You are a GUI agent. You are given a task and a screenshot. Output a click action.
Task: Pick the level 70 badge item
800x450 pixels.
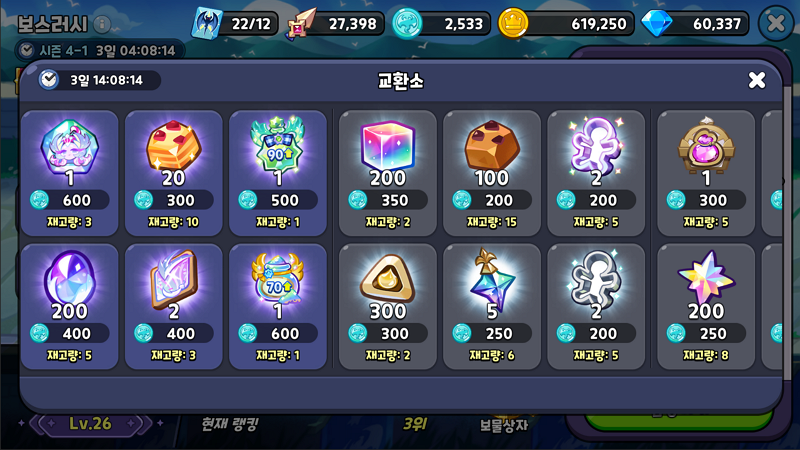[x=278, y=300]
